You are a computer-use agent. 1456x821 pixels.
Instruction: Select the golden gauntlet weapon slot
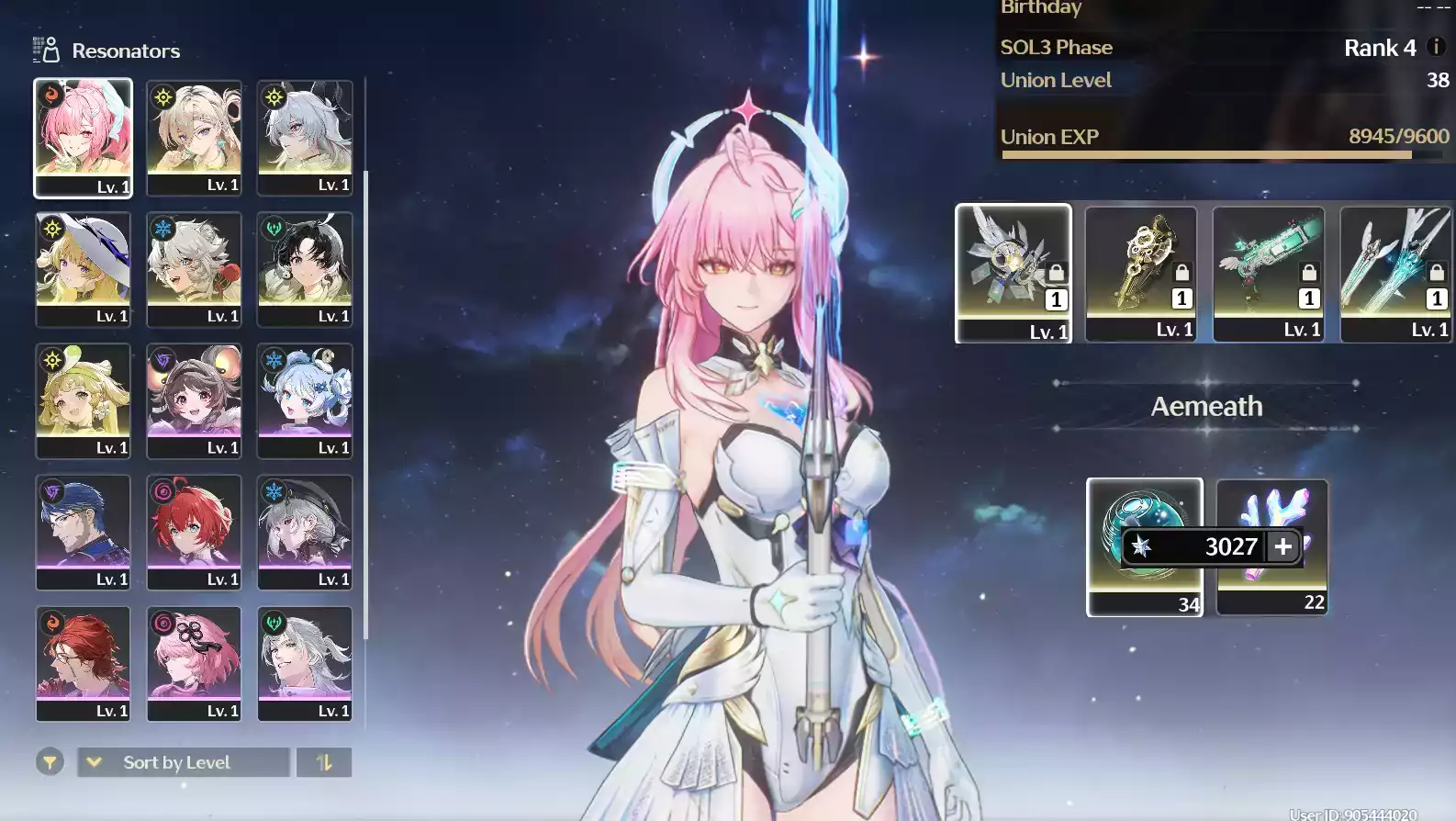(1141, 273)
